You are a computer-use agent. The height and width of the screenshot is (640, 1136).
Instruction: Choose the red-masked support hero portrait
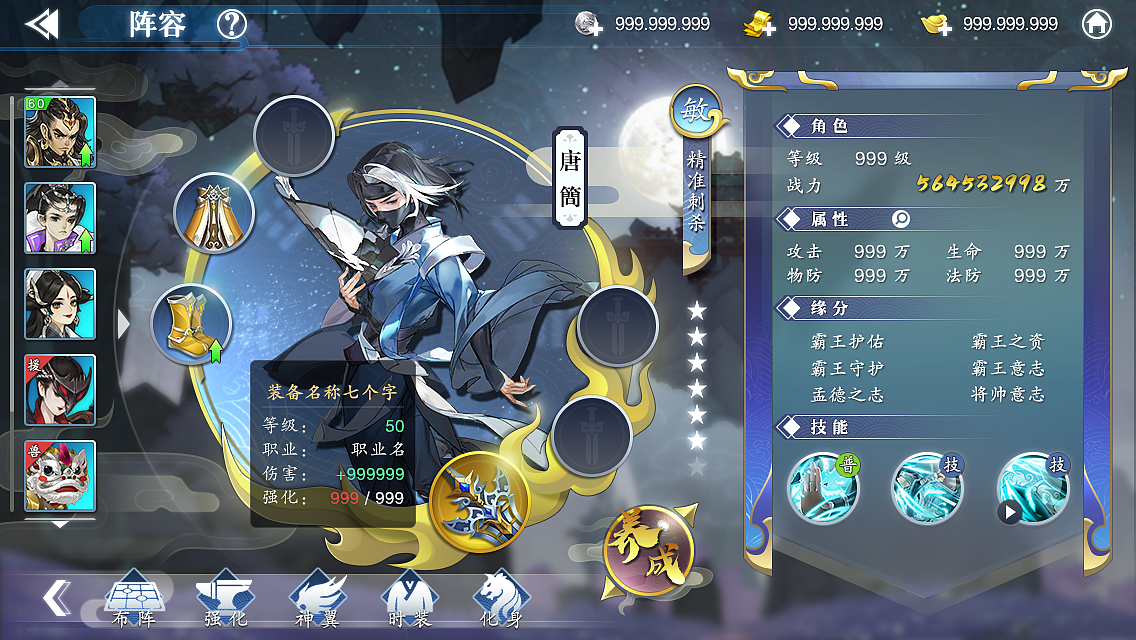click(x=60, y=390)
